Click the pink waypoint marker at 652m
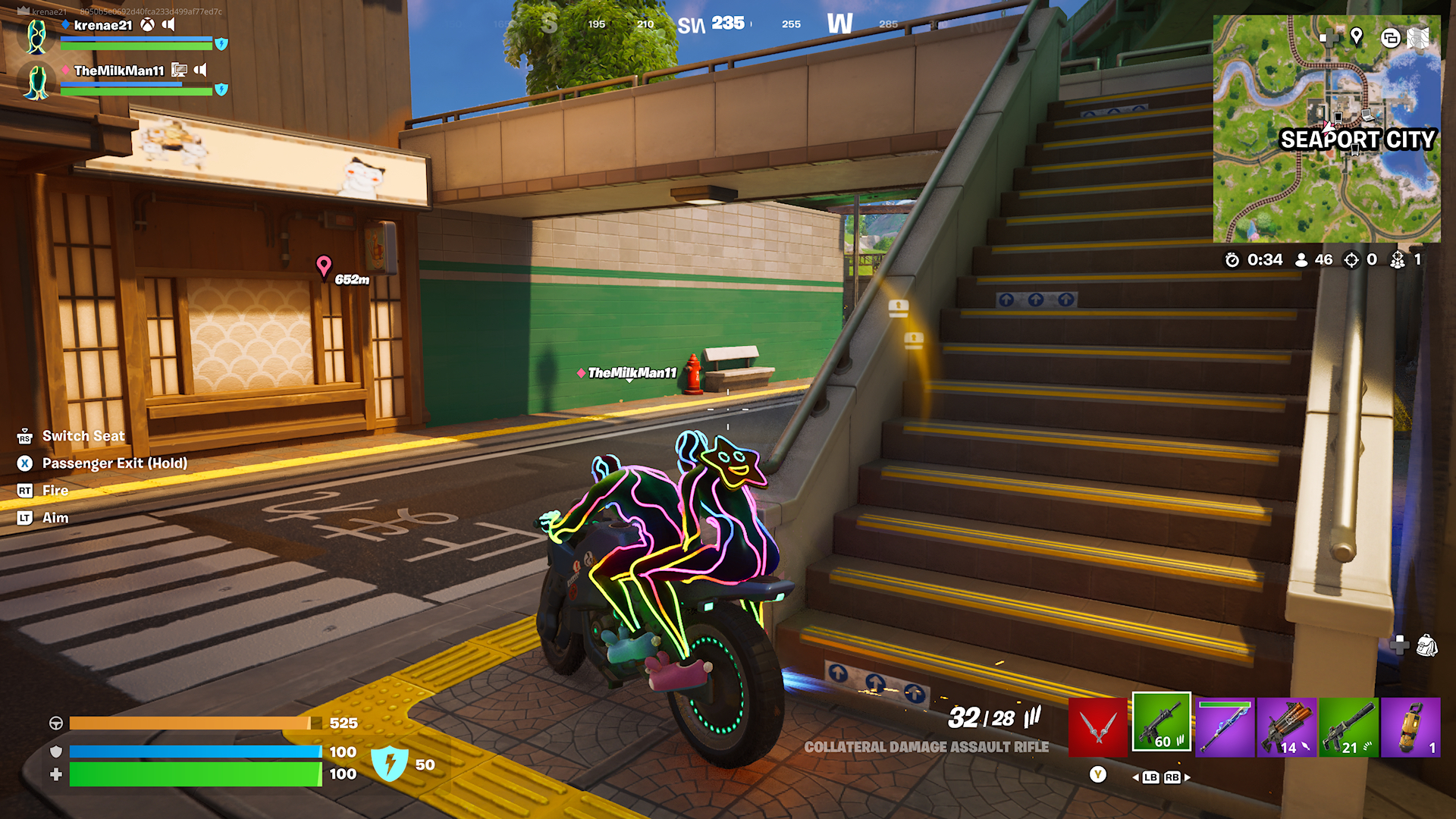This screenshot has width=1456, height=819. click(x=324, y=266)
